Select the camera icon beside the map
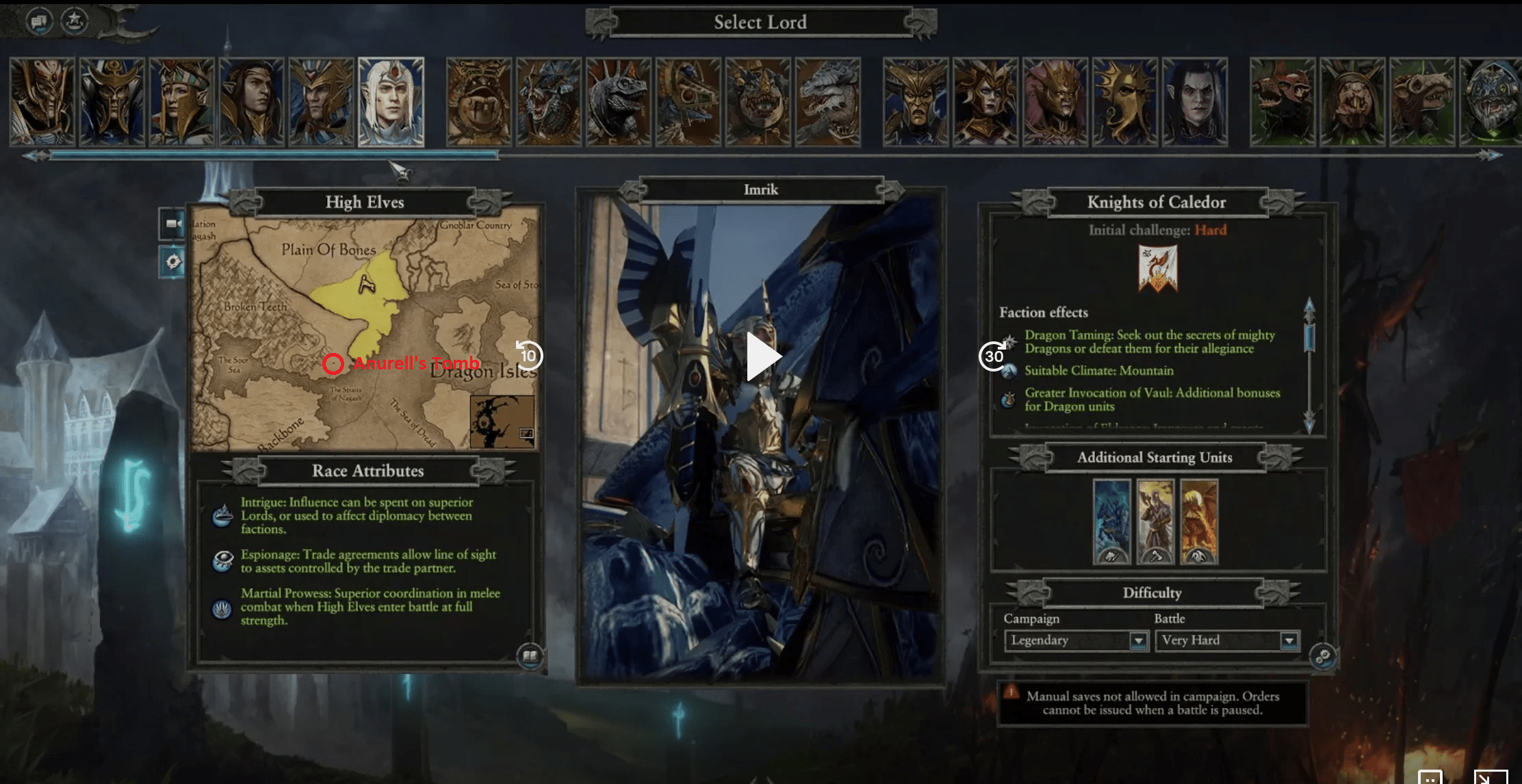 click(173, 224)
